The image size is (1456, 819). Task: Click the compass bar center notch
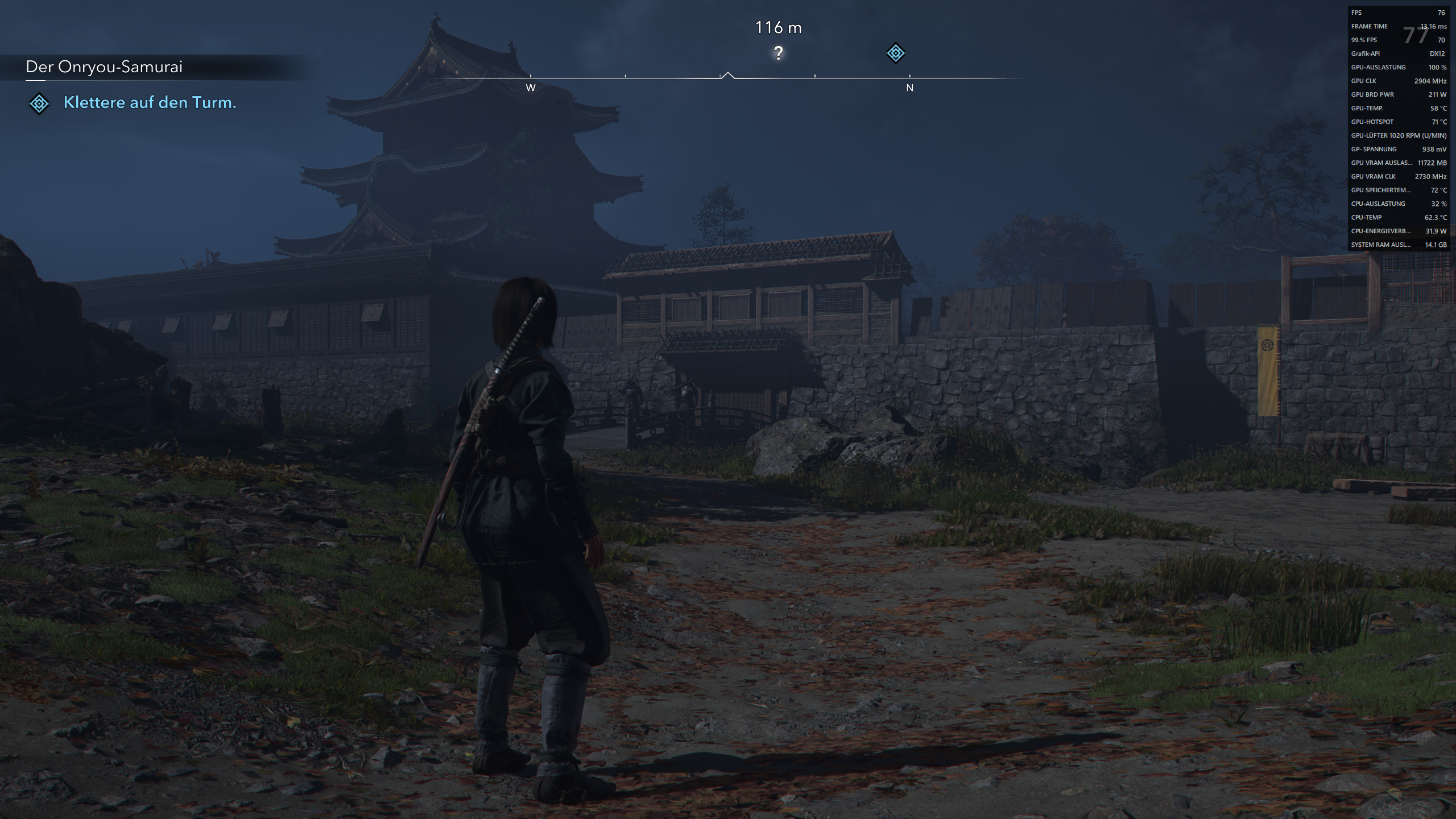[x=728, y=75]
